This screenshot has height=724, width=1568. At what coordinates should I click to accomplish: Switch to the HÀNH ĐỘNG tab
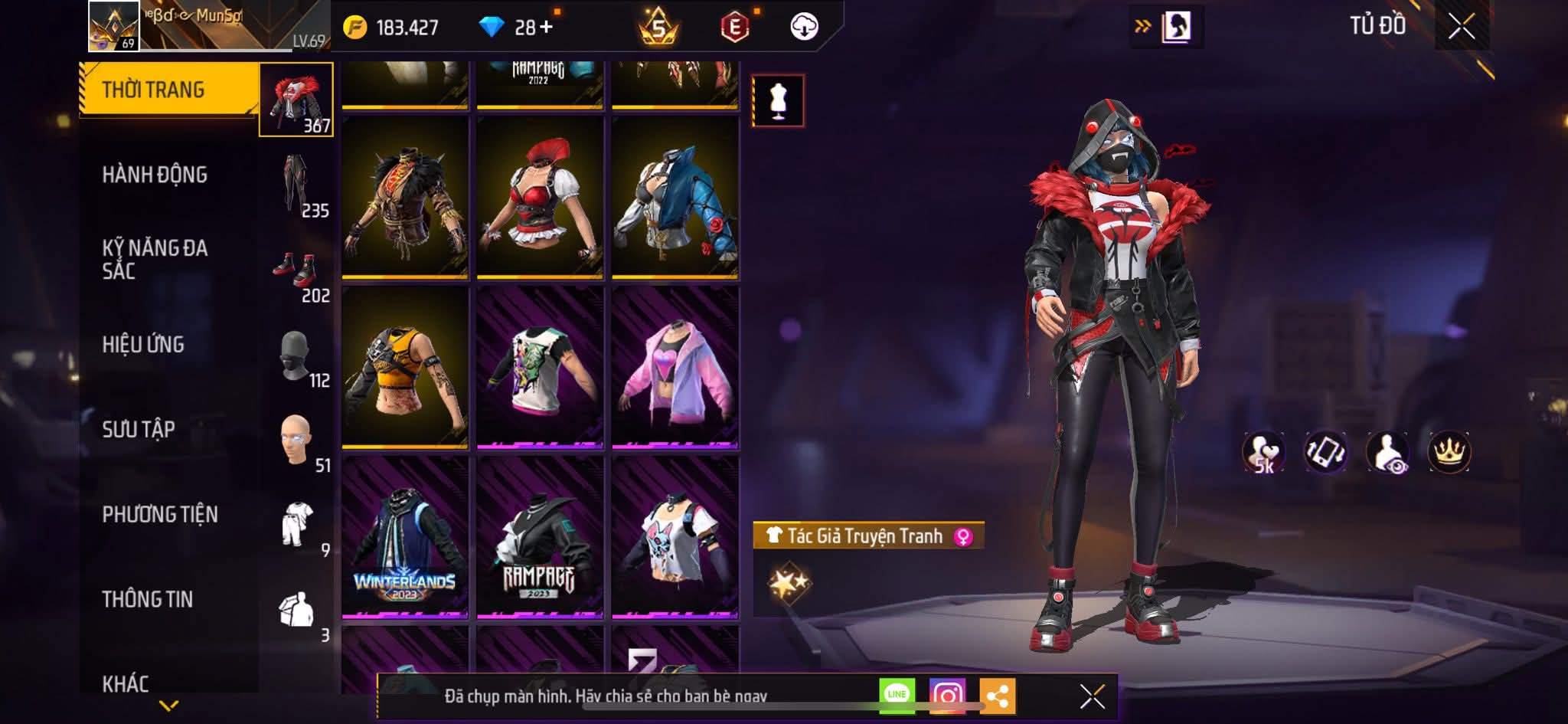157,175
